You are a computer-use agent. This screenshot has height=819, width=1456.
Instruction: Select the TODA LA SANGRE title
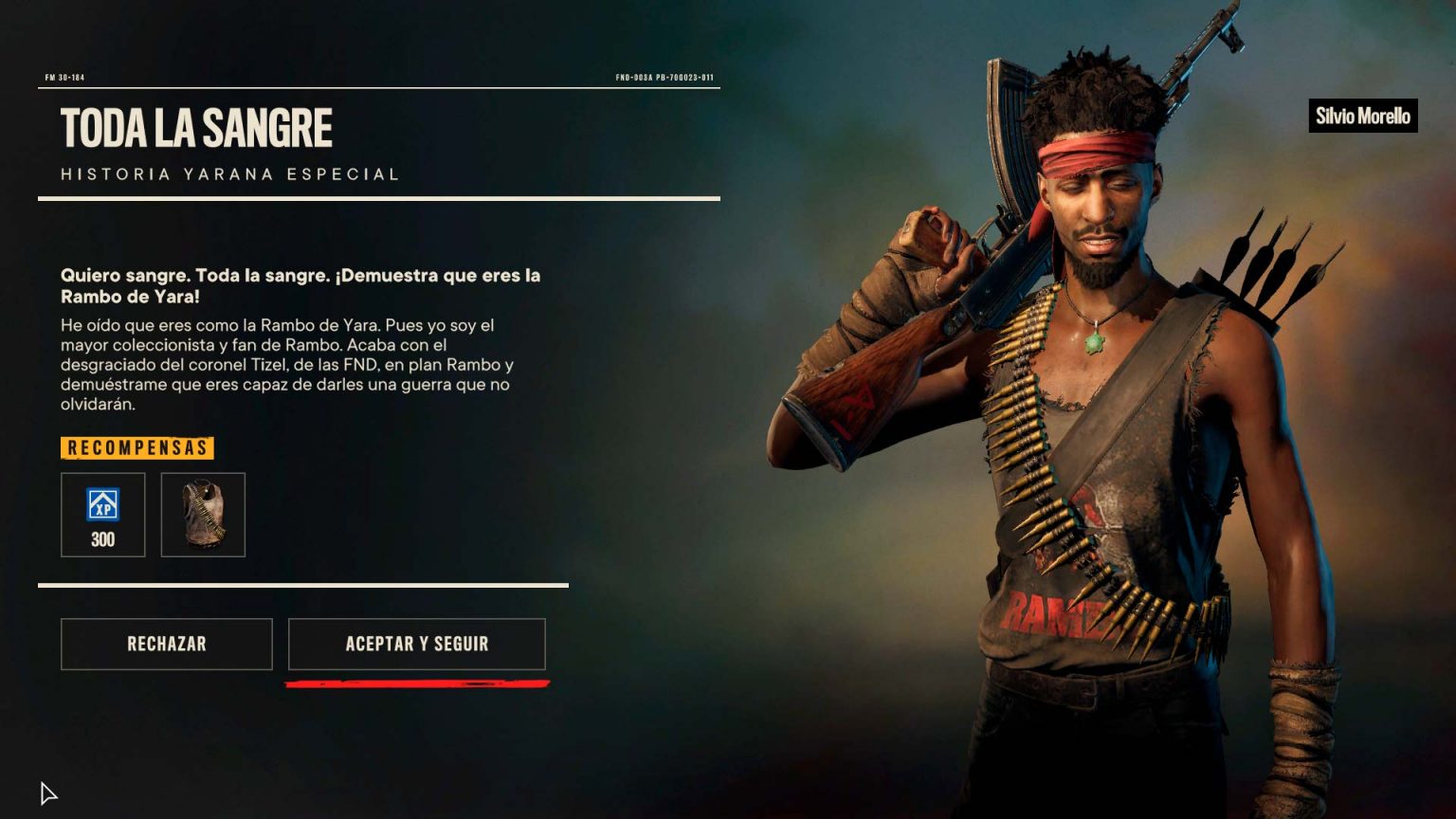point(197,126)
